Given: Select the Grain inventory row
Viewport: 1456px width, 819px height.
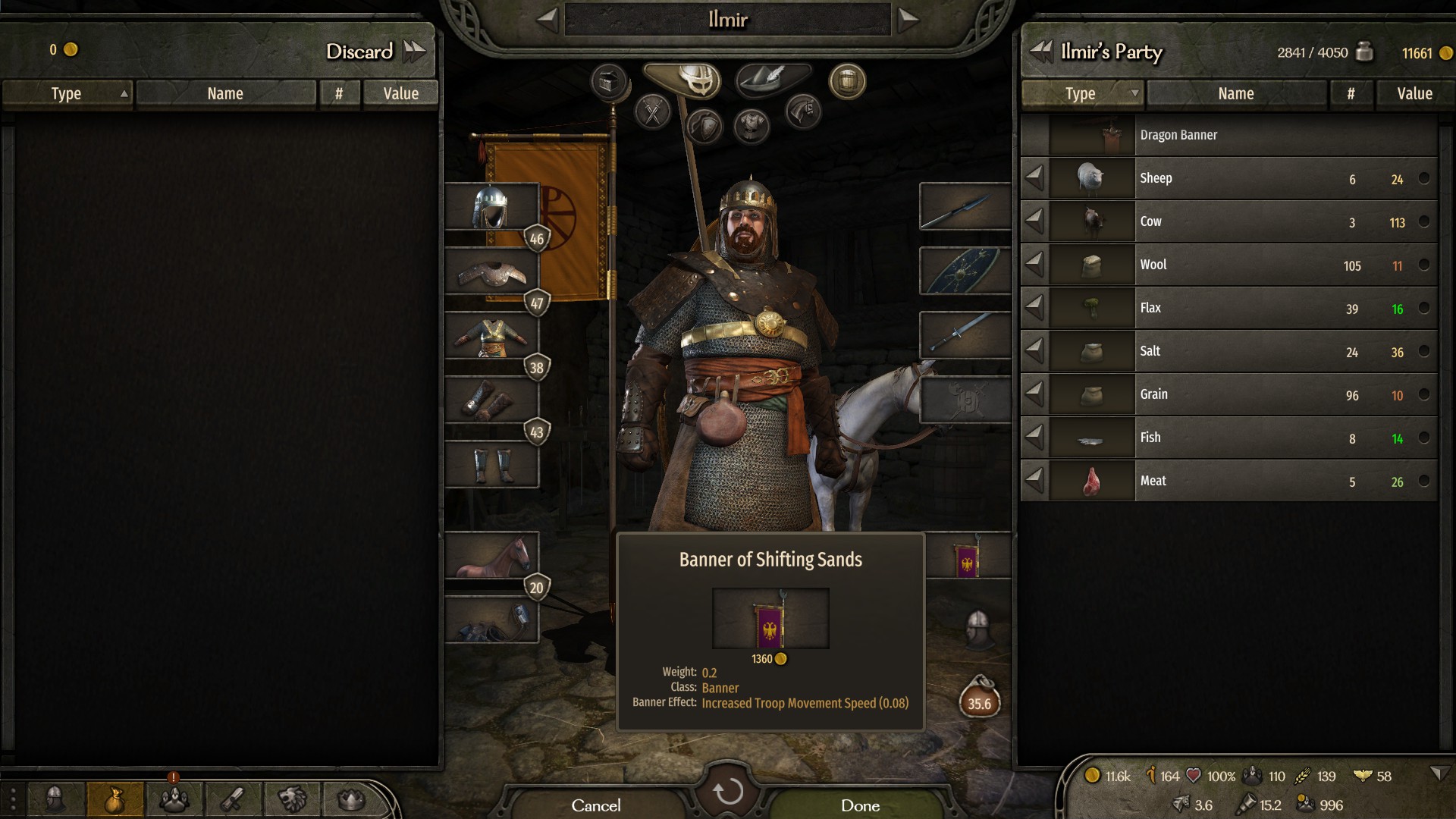Looking at the screenshot, I should tap(1228, 394).
